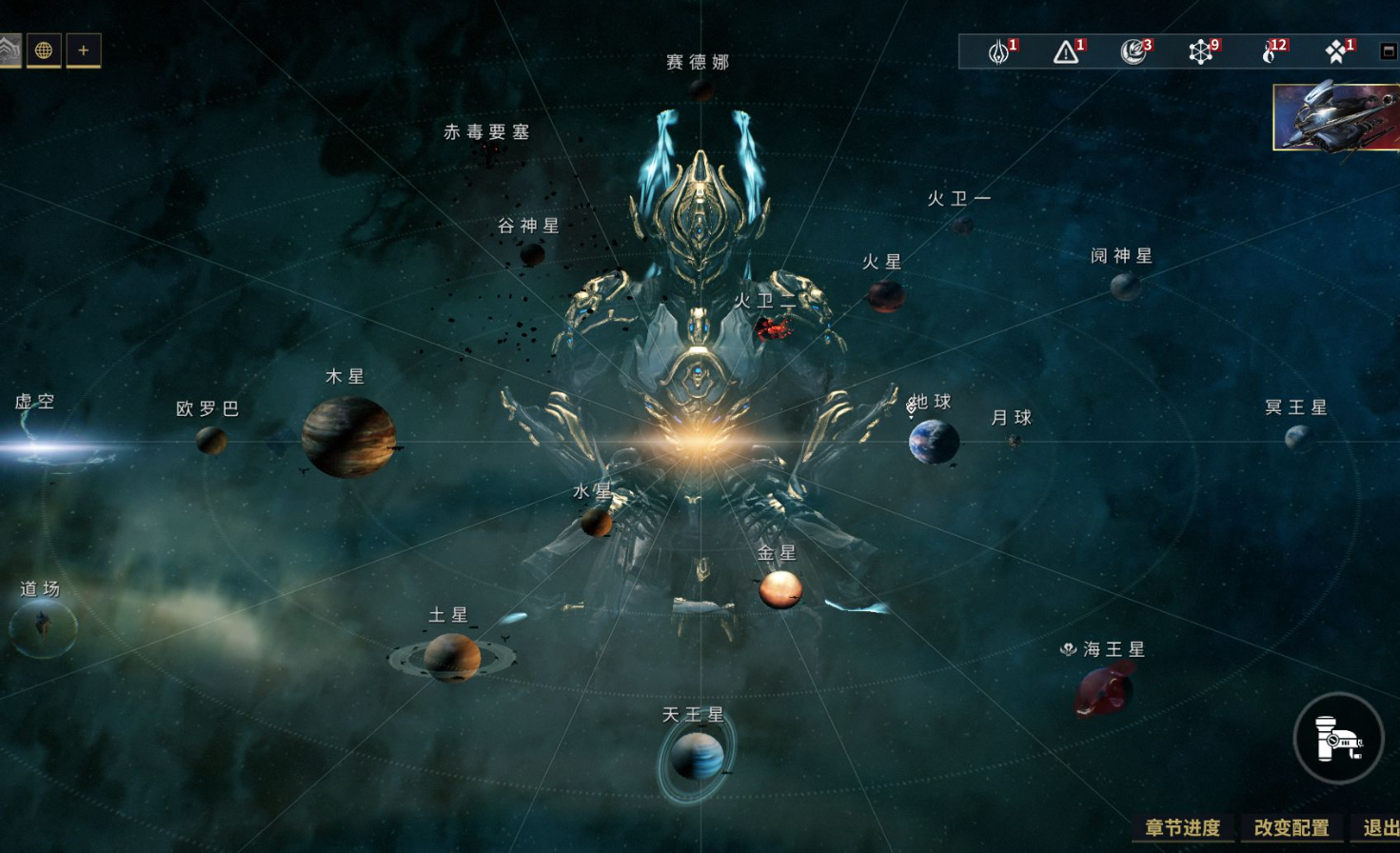This screenshot has width=1400, height=853.
Task: Open the globe icon button
Action: 44,50
